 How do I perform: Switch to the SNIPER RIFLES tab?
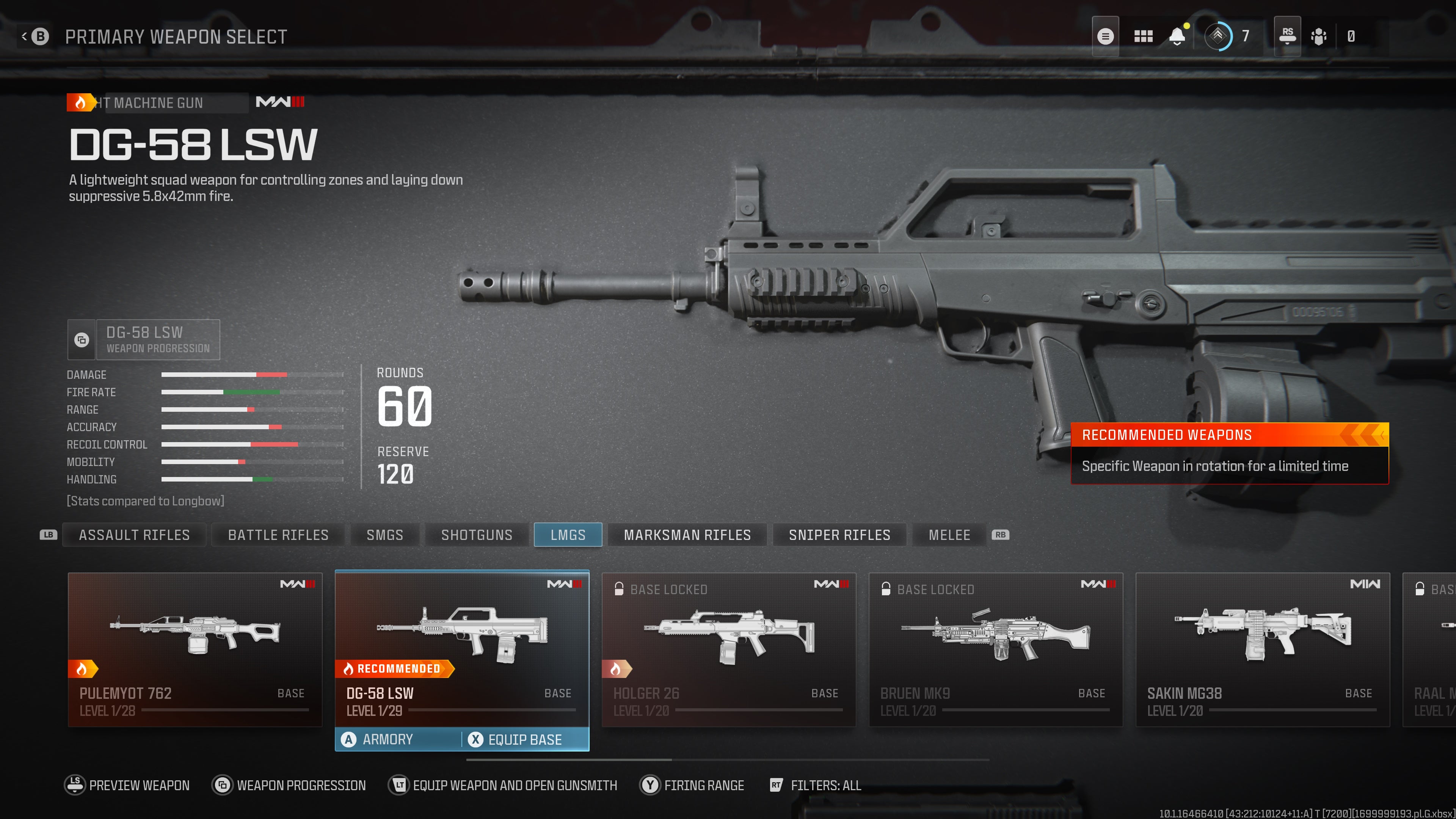coord(839,535)
